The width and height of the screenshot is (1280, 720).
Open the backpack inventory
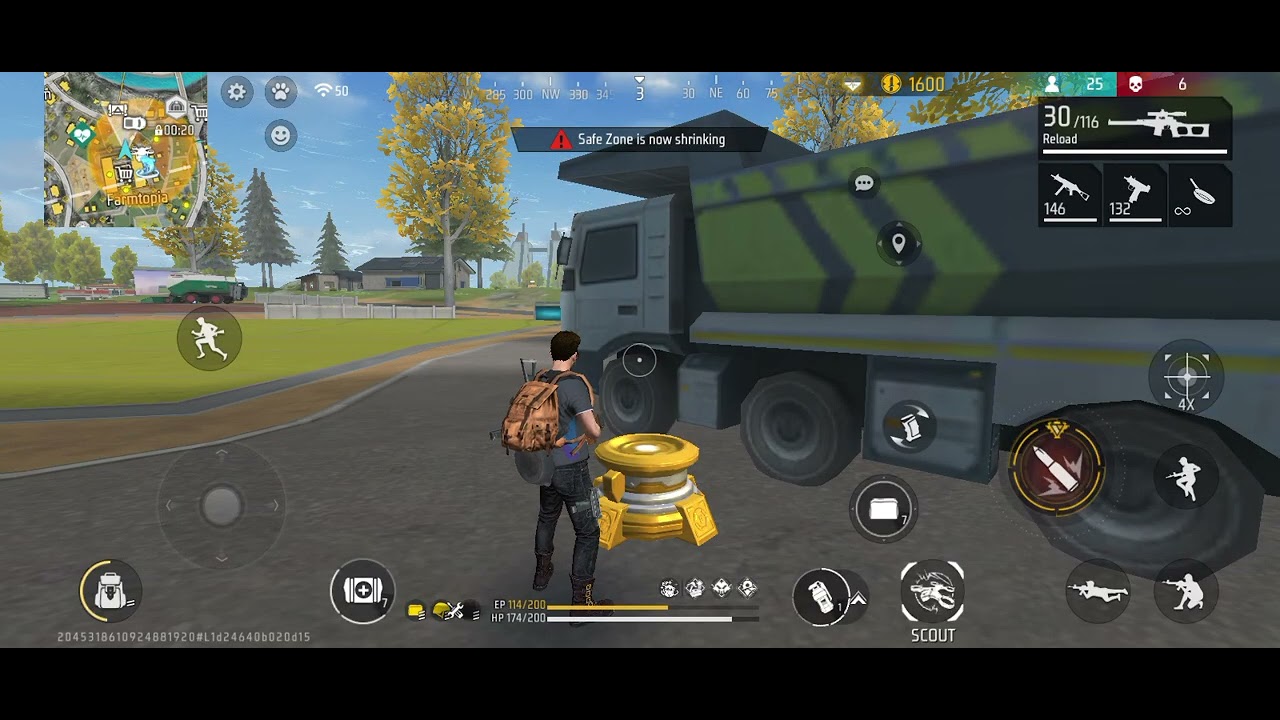(x=110, y=590)
